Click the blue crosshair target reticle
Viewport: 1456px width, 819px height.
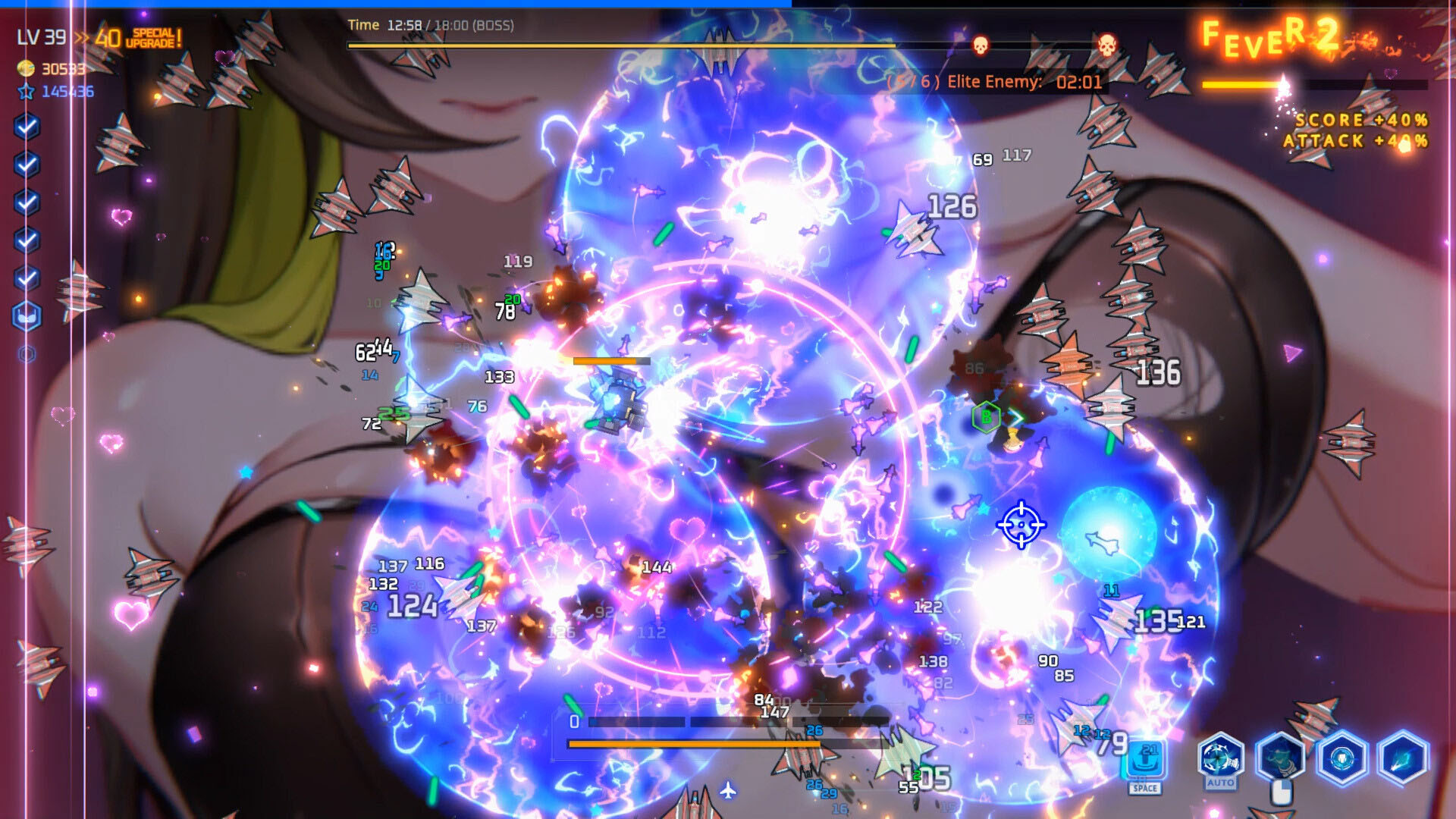[1020, 526]
